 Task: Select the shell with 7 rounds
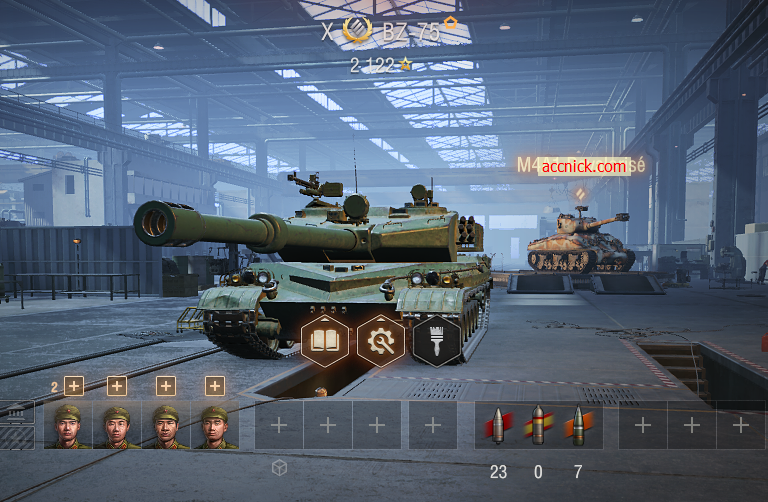point(577,425)
